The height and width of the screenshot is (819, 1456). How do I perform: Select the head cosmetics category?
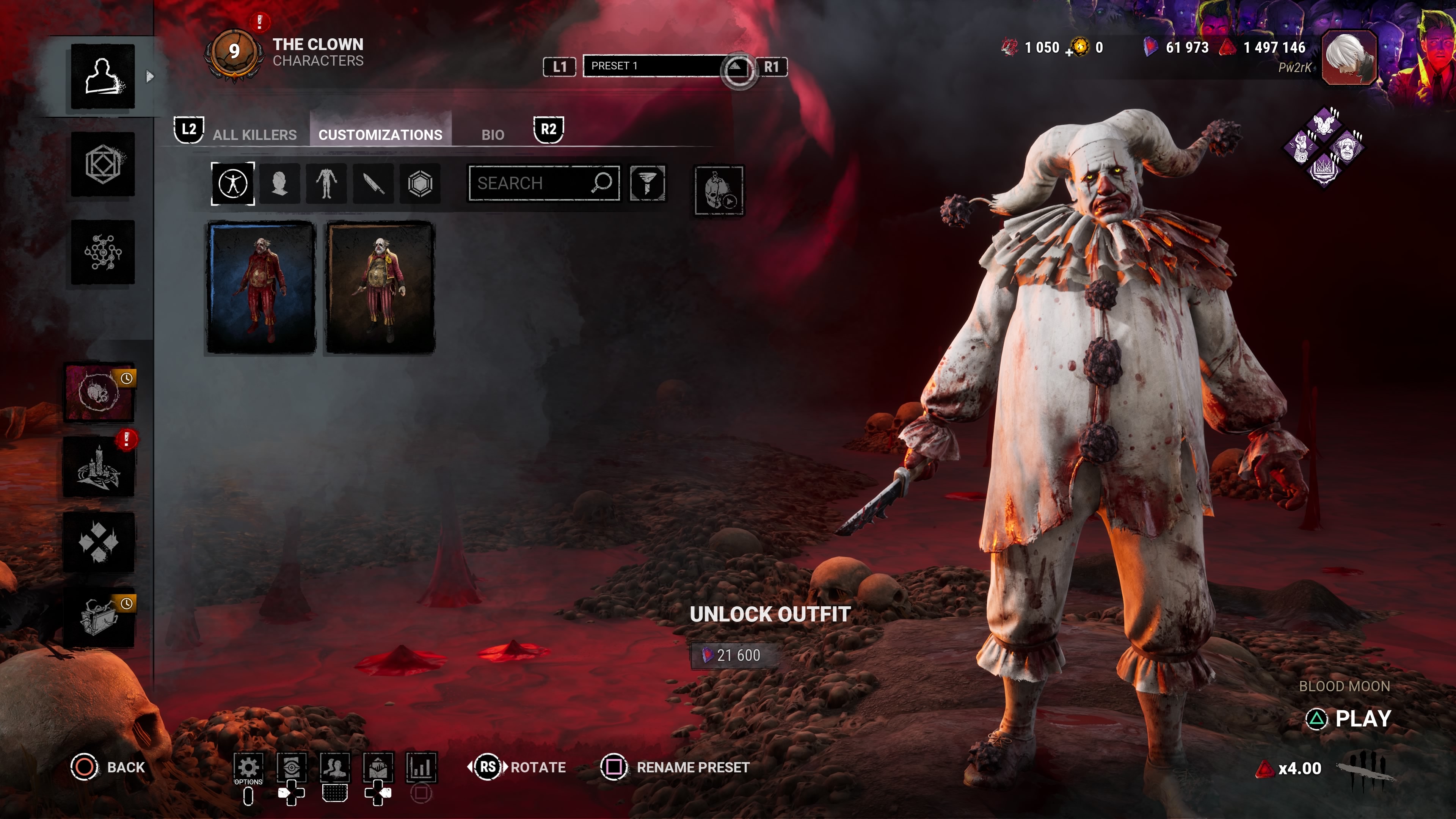279,183
